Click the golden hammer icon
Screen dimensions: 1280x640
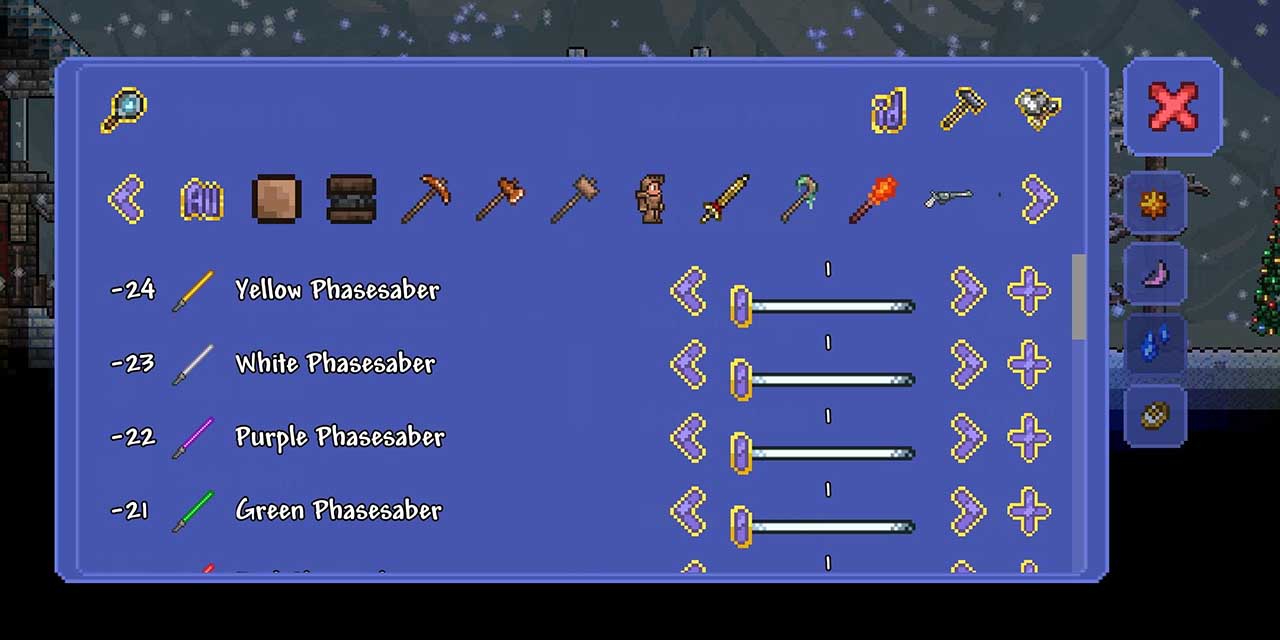click(962, 109)
